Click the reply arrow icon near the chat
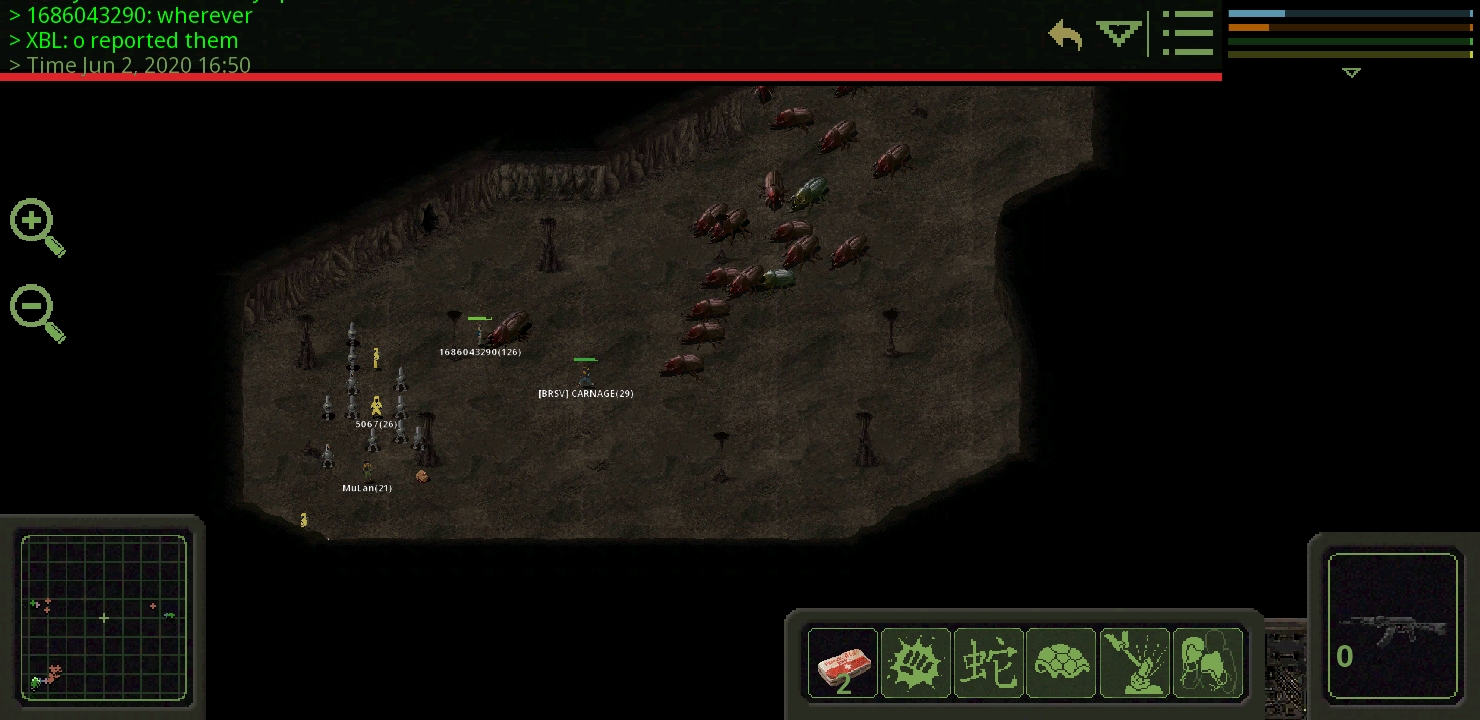This screenshot has height=720, width=1480. 1064,34
